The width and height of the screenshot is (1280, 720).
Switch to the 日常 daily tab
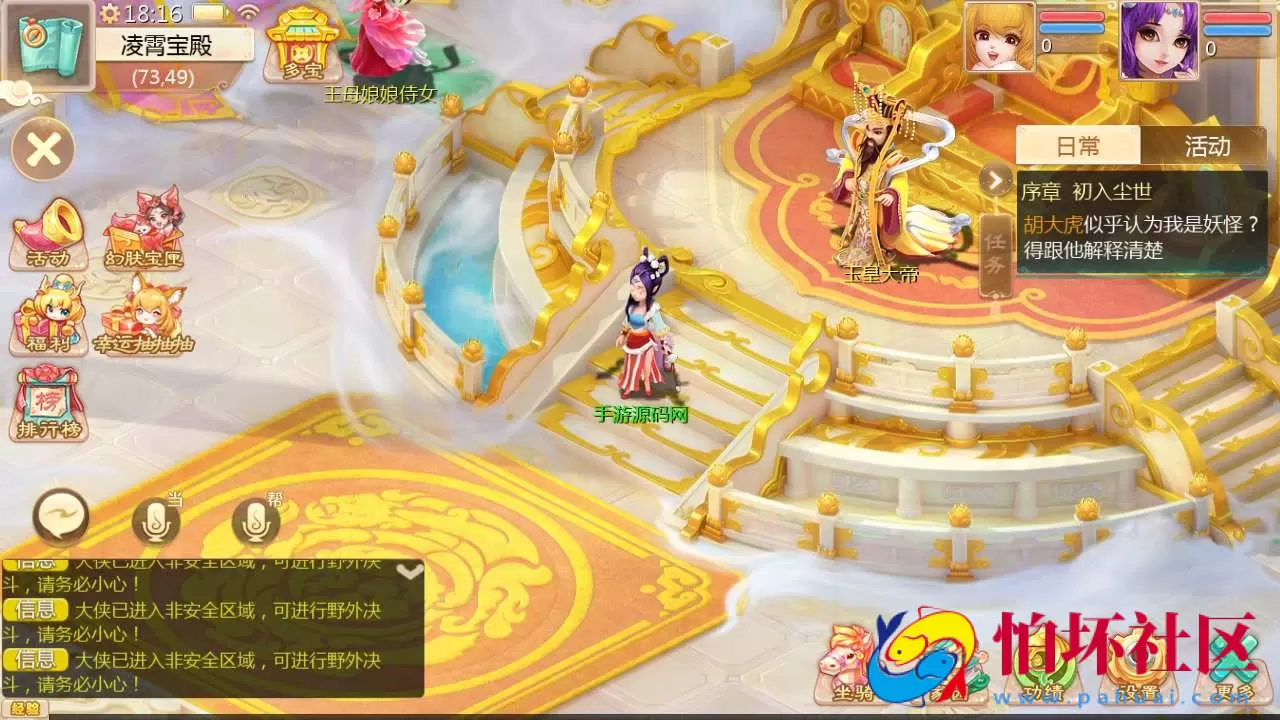click(1077, 146)
